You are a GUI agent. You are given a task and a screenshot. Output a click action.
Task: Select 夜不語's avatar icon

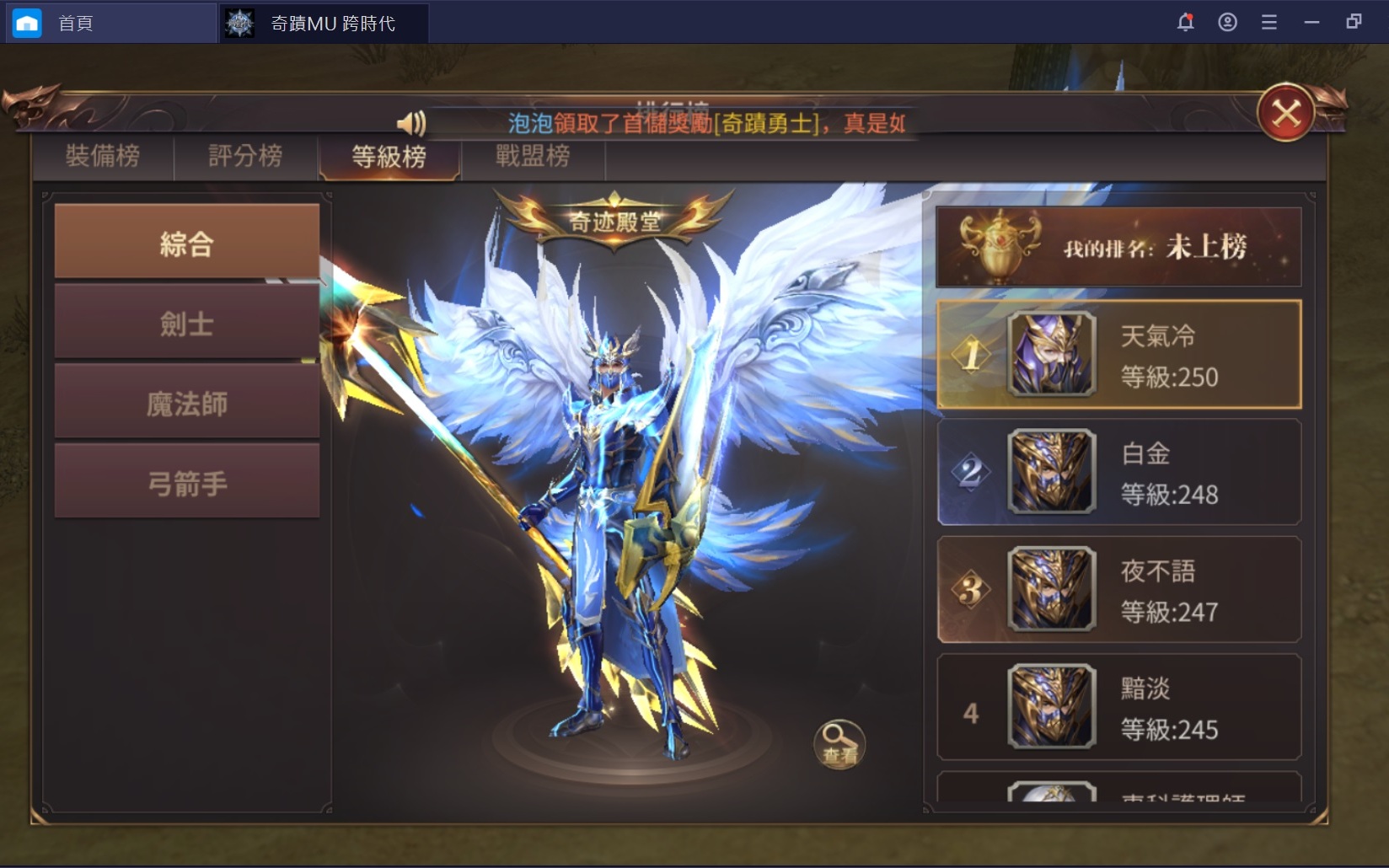tap(1051, 590)
